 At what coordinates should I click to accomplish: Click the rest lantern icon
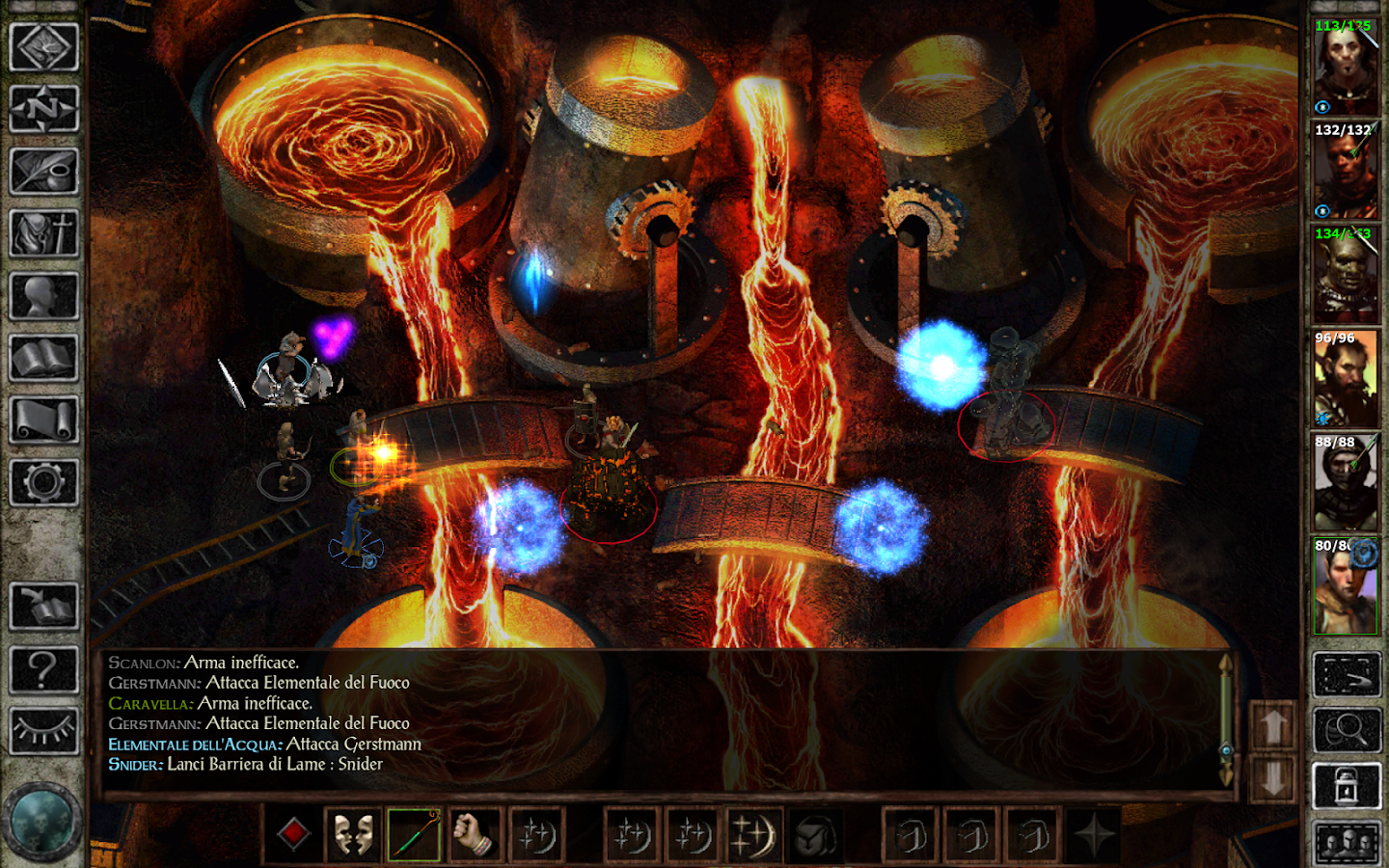coord(1348,784)
